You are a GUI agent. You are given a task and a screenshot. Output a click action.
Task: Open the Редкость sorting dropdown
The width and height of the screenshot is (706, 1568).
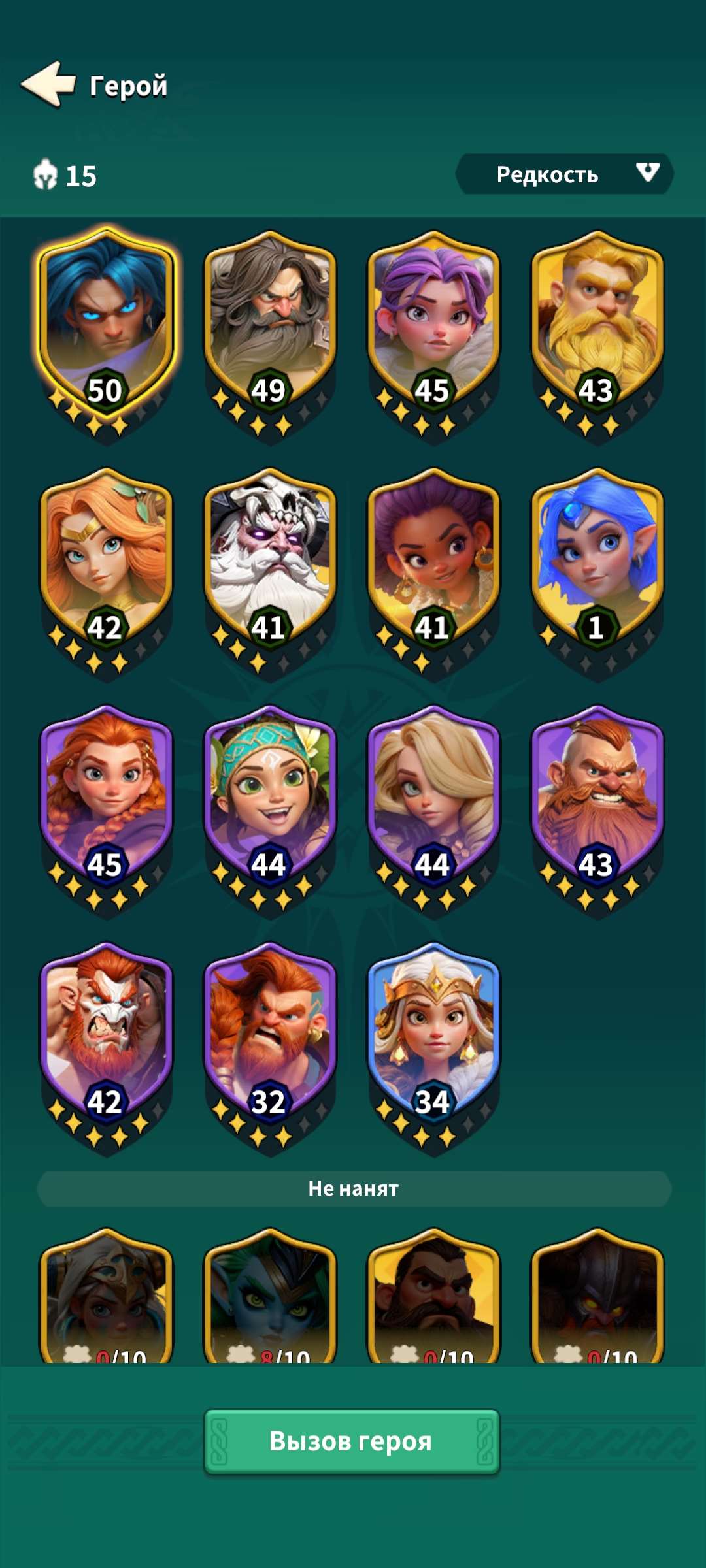tap(564, 174)
